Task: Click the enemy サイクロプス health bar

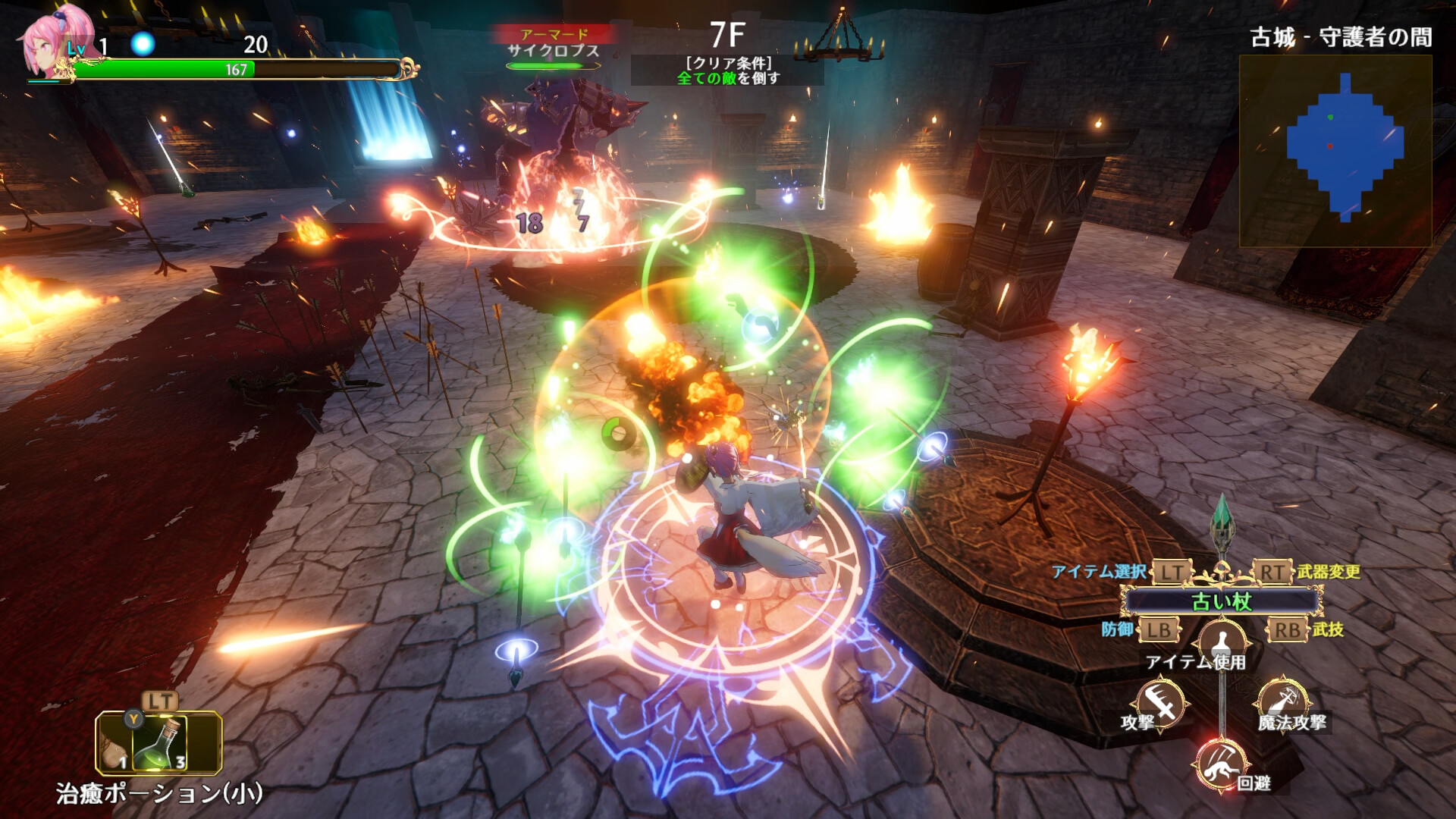Action: point(553,67)
